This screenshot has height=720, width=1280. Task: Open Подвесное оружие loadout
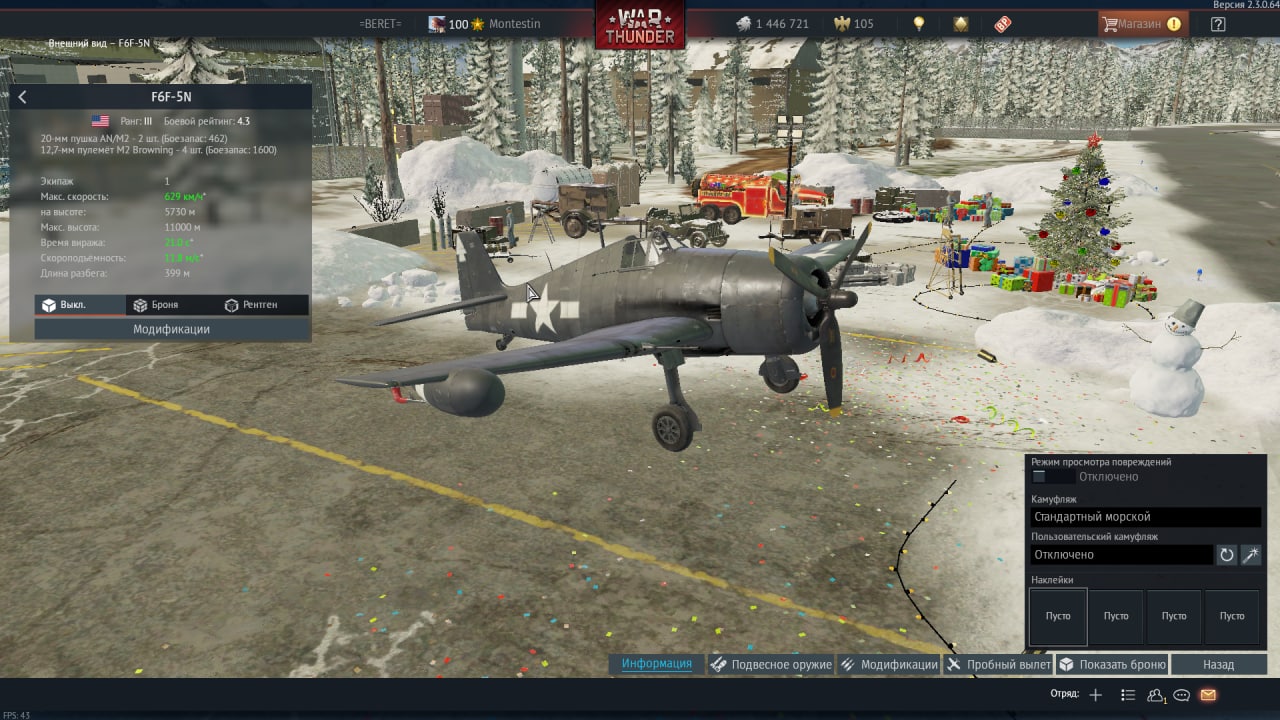tap(771, 664)
